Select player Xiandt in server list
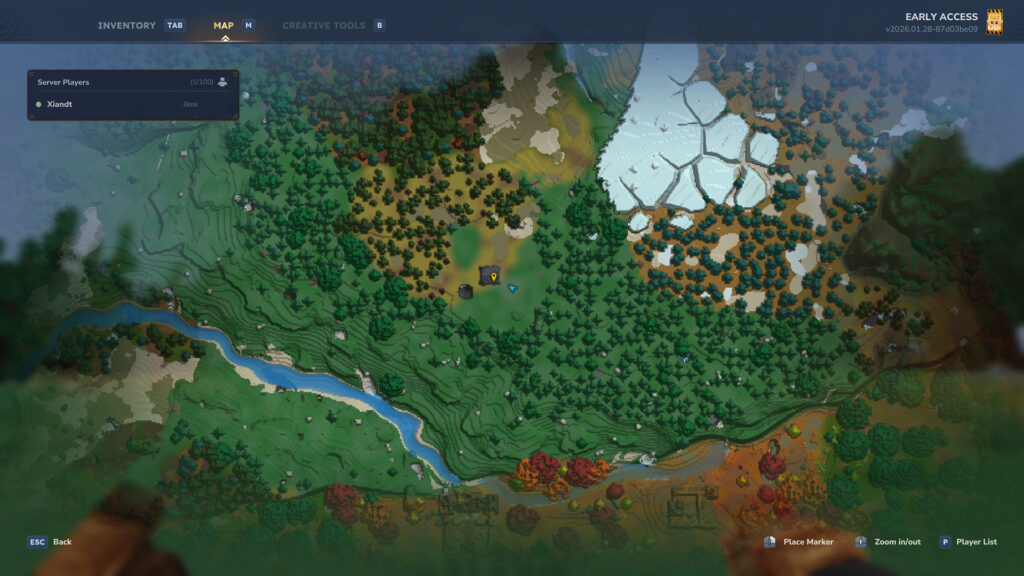The height and width of the screenshot is (576, 1024). (60, 104)
